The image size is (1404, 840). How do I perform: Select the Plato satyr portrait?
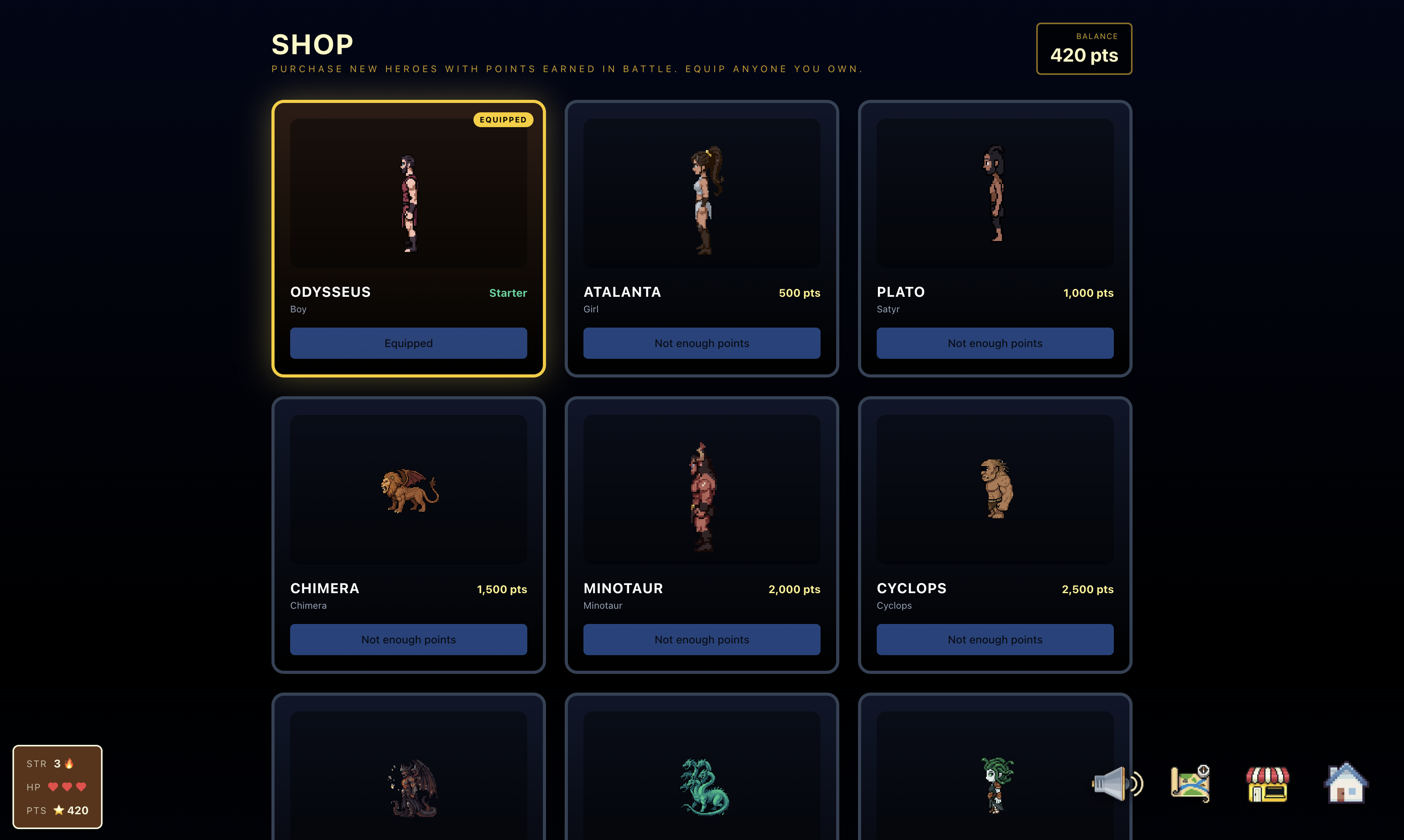coord(994,193)
